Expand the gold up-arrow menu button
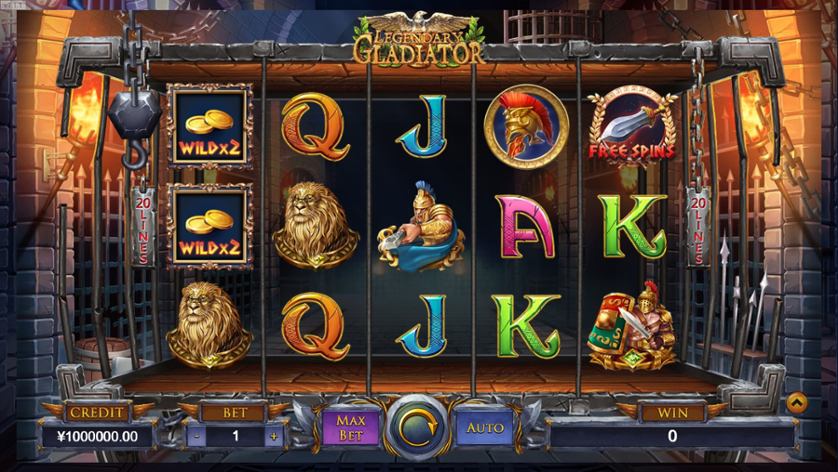838x472 pixels. 797,403
